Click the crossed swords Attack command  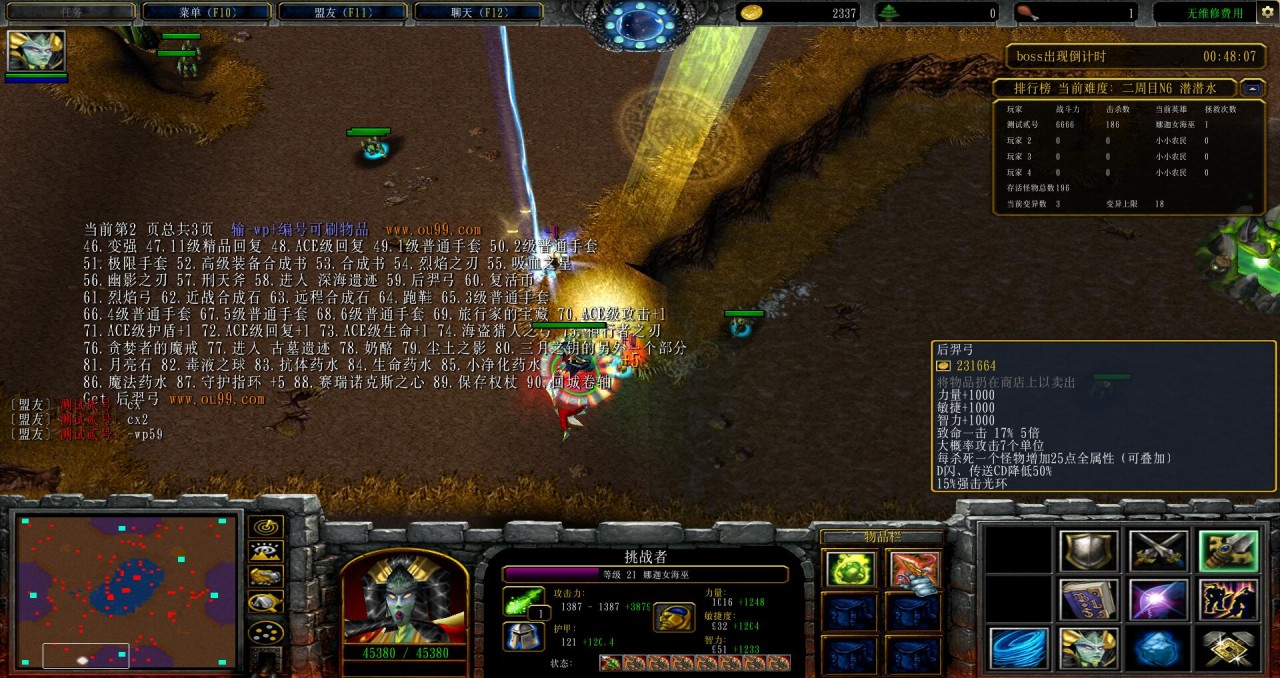point(1158,551)
